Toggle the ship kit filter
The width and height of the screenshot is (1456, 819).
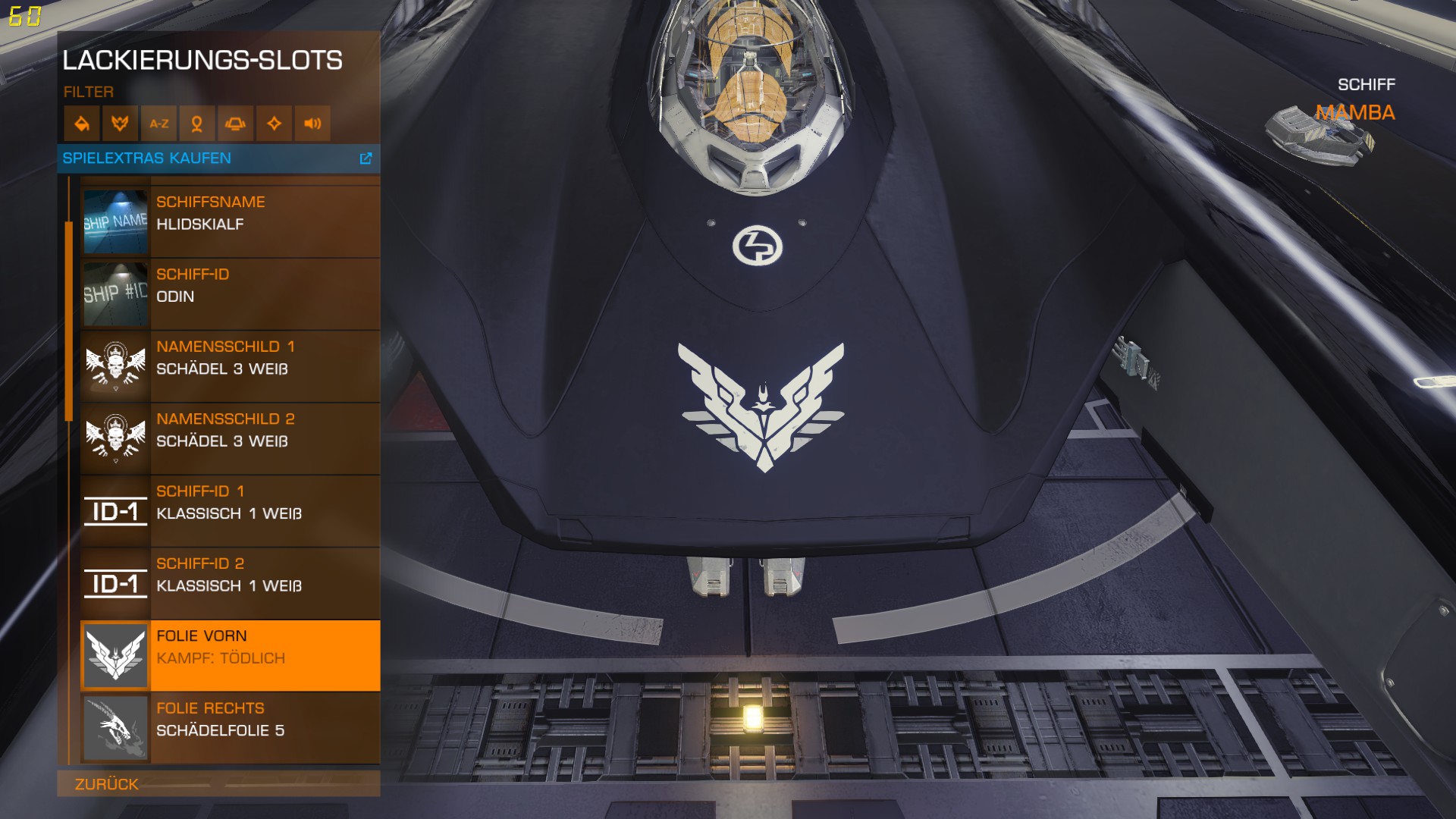[236, 124]
